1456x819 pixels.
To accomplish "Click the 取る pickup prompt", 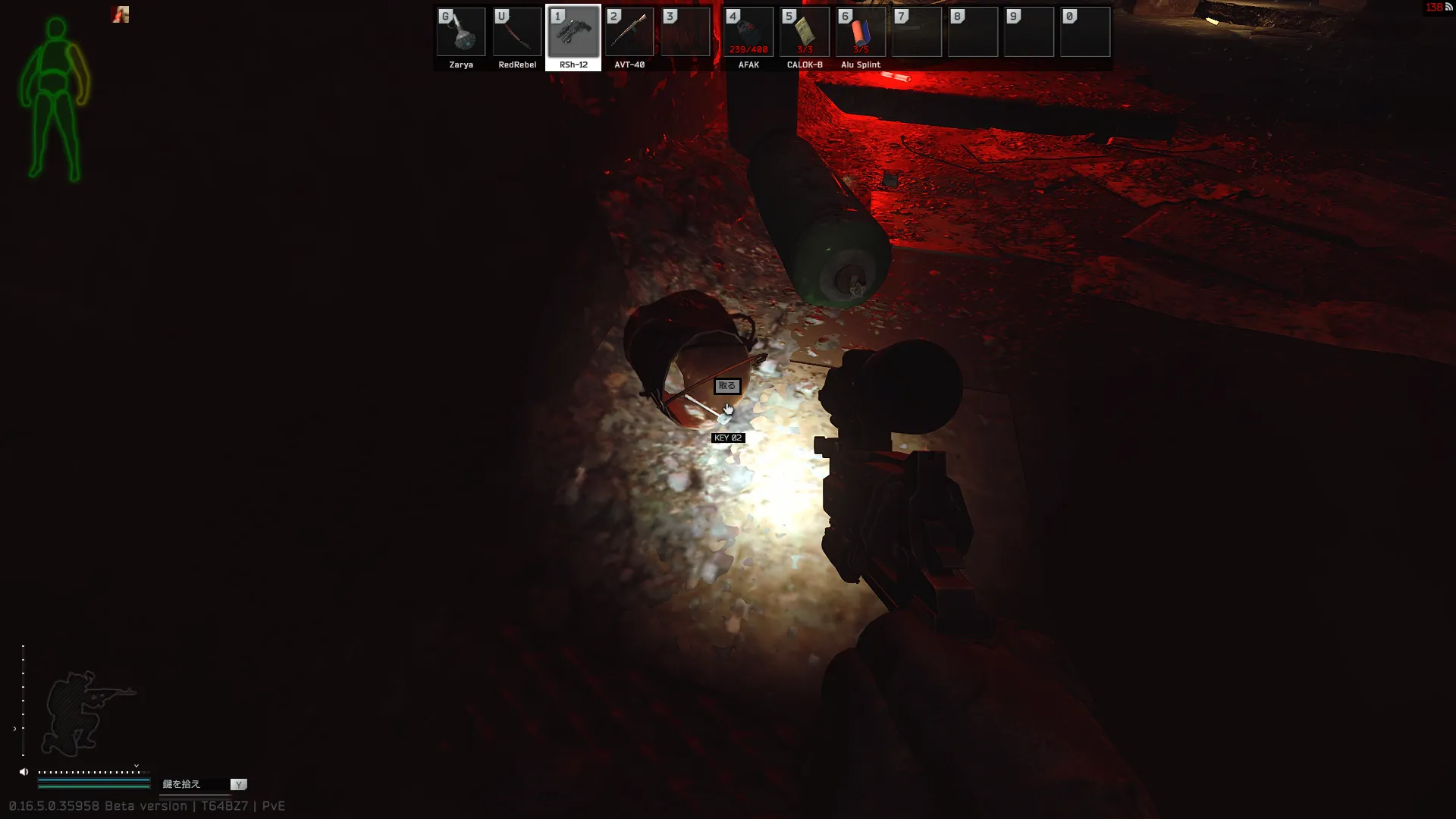I will pos(726,386).
